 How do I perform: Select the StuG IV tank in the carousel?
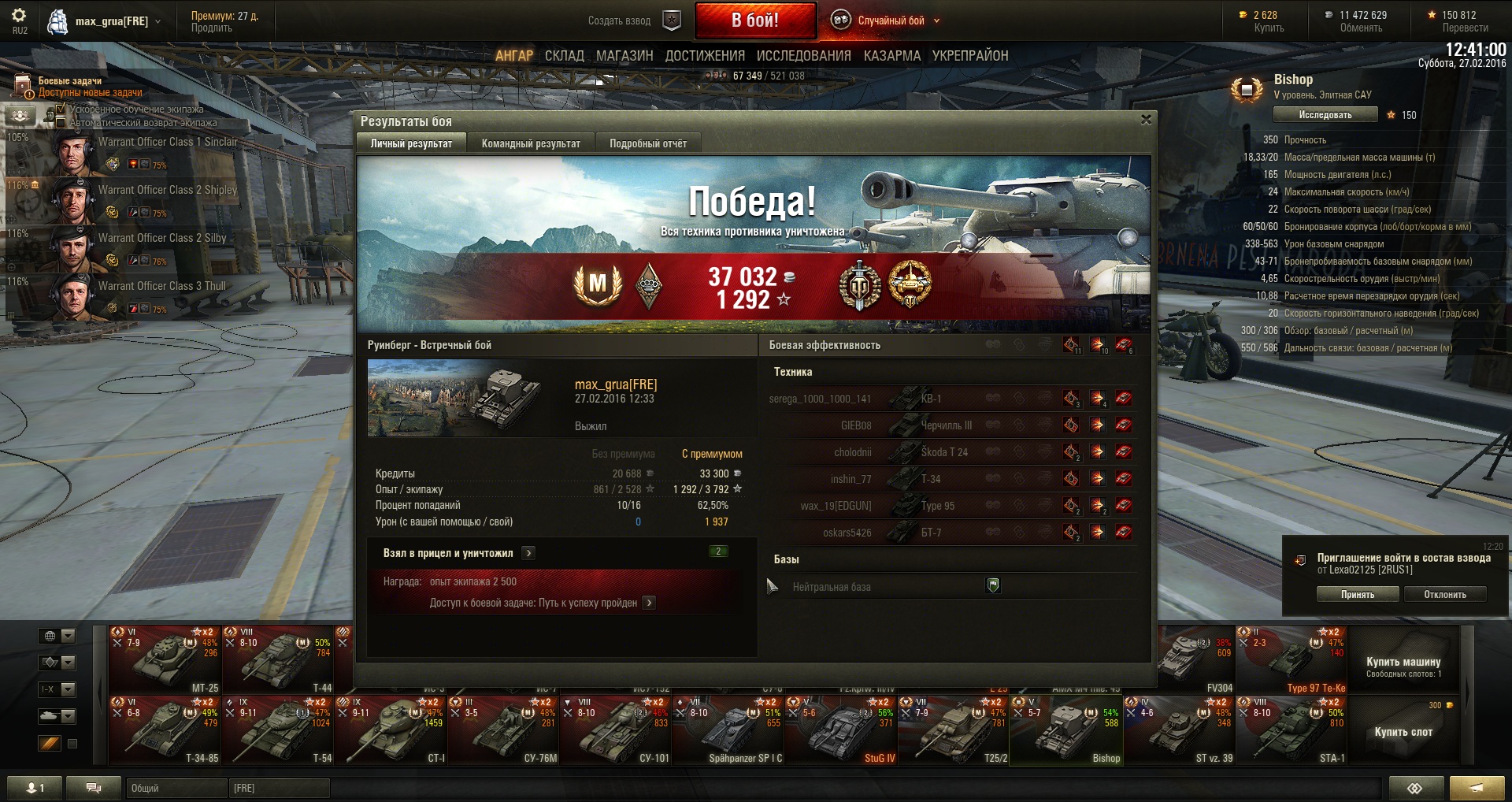pyautogui.click(x=840, y=730)
